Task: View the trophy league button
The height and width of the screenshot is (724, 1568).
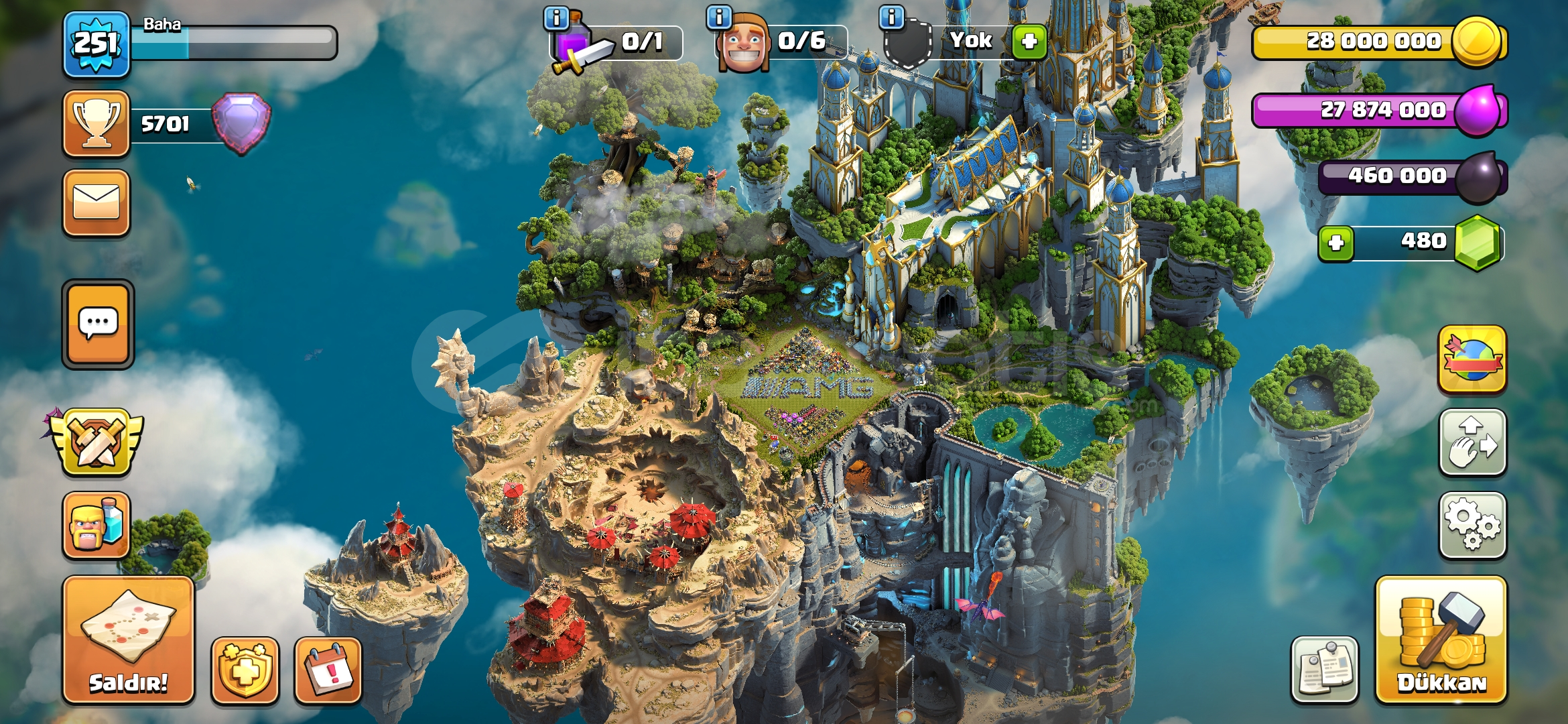Action: 96,123
